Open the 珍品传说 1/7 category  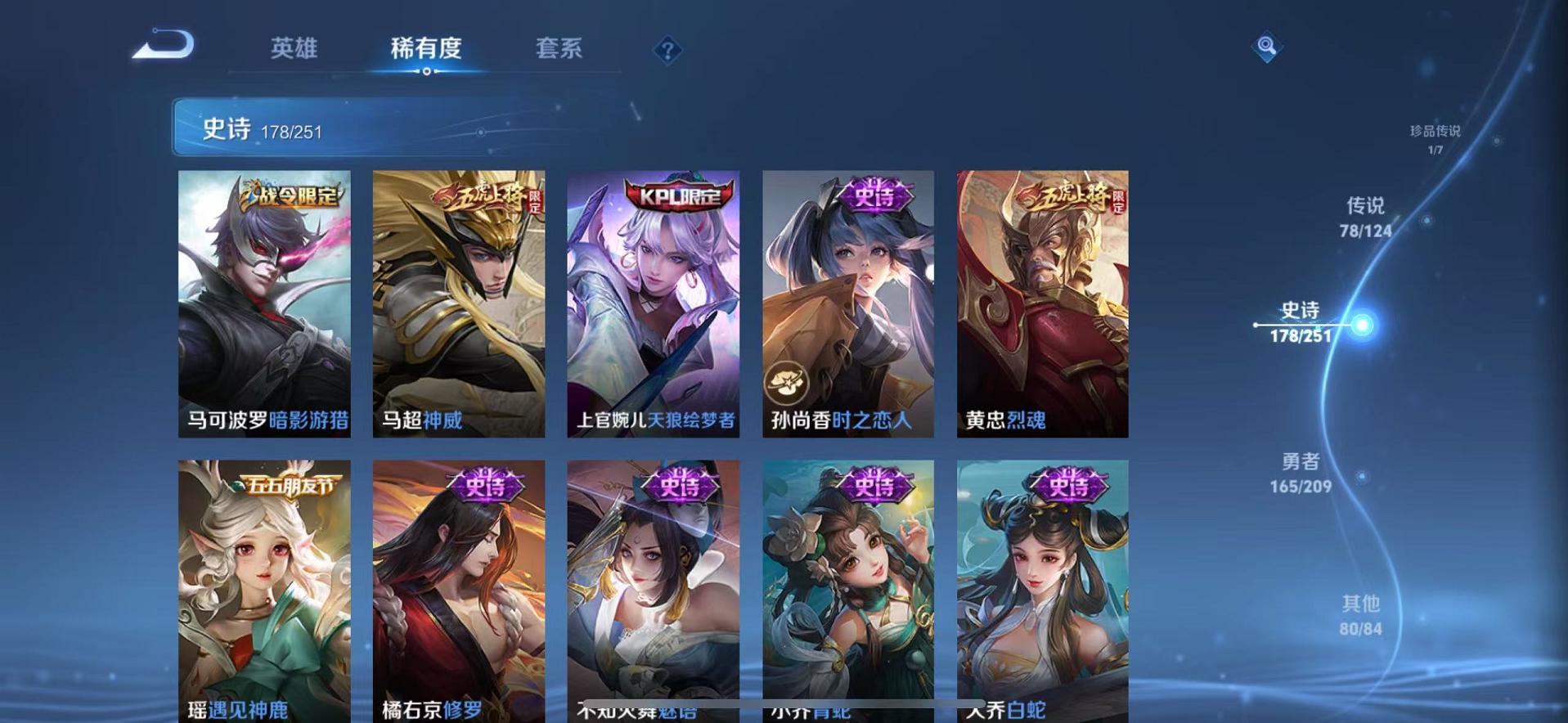click(1434, 139)
